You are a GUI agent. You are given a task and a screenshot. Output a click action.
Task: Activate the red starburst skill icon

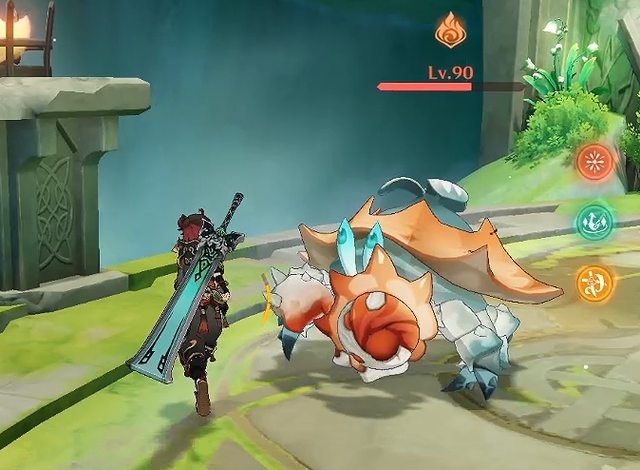coord(596,161)
